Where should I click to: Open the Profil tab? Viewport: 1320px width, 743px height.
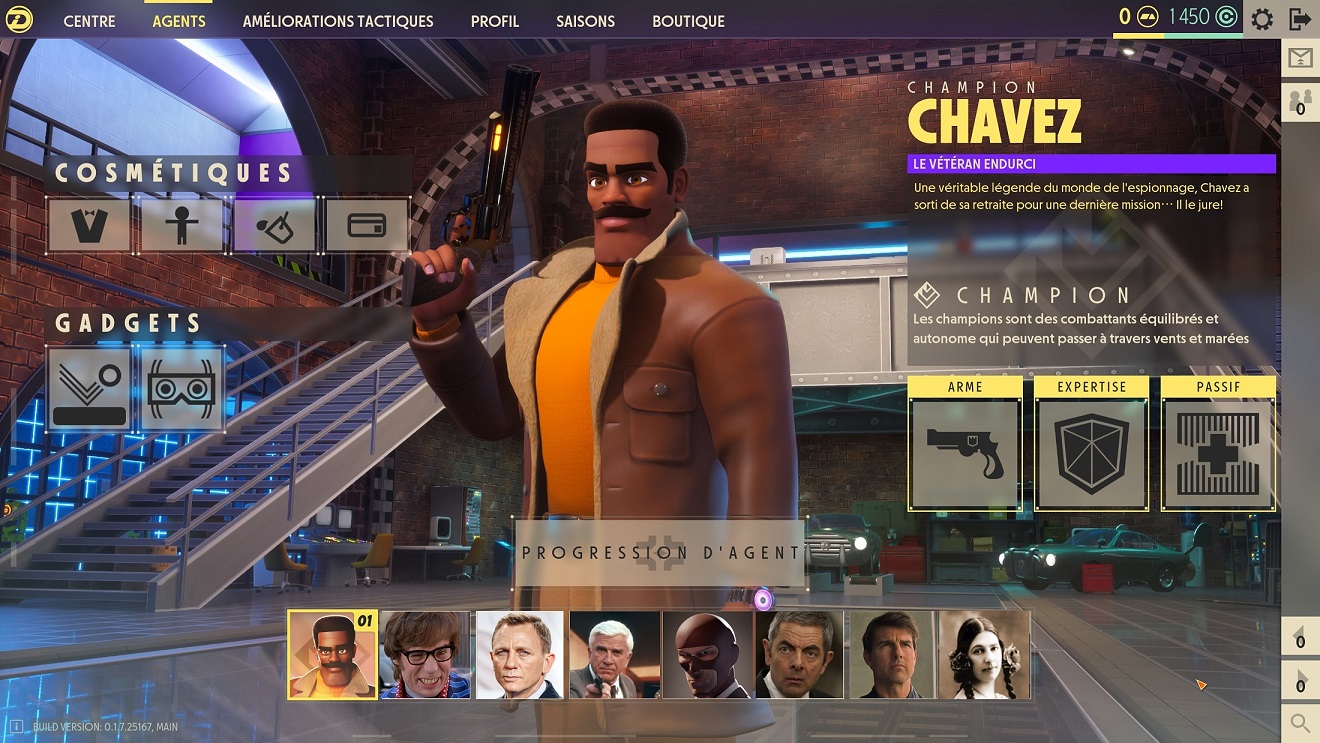(x=495, y=21)
